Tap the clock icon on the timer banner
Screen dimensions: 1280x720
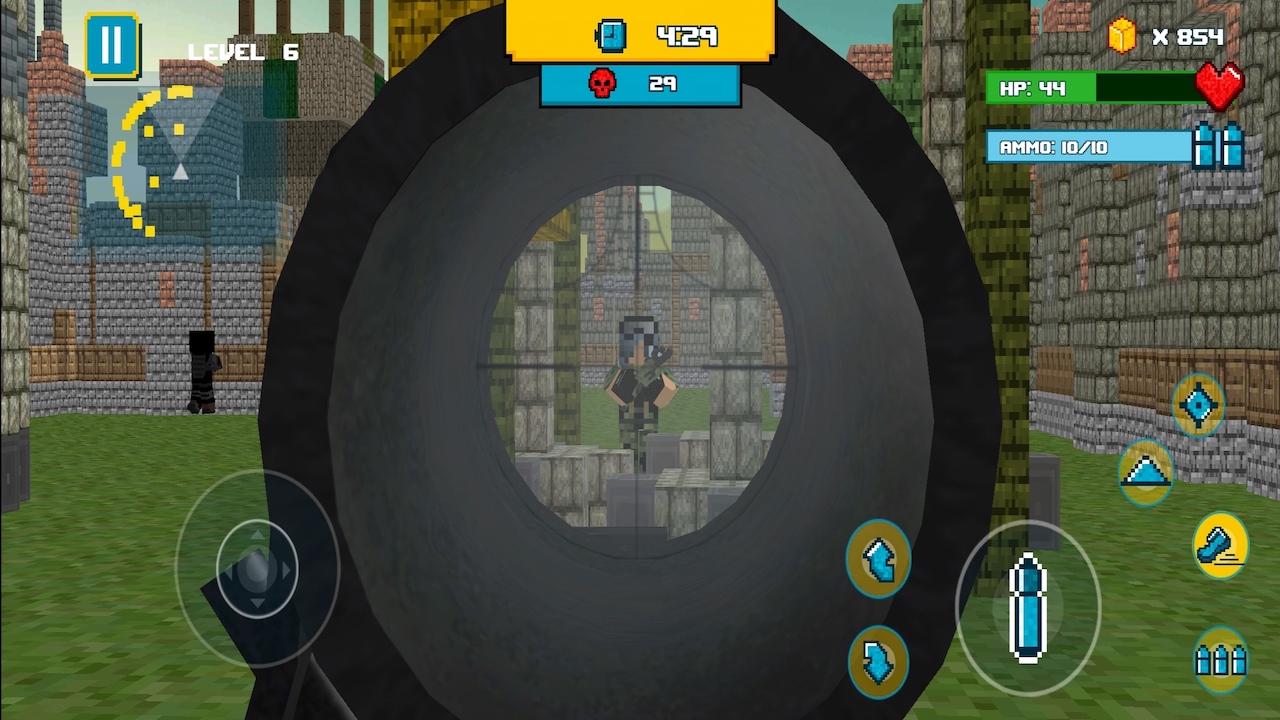click(x=610, y=36)
